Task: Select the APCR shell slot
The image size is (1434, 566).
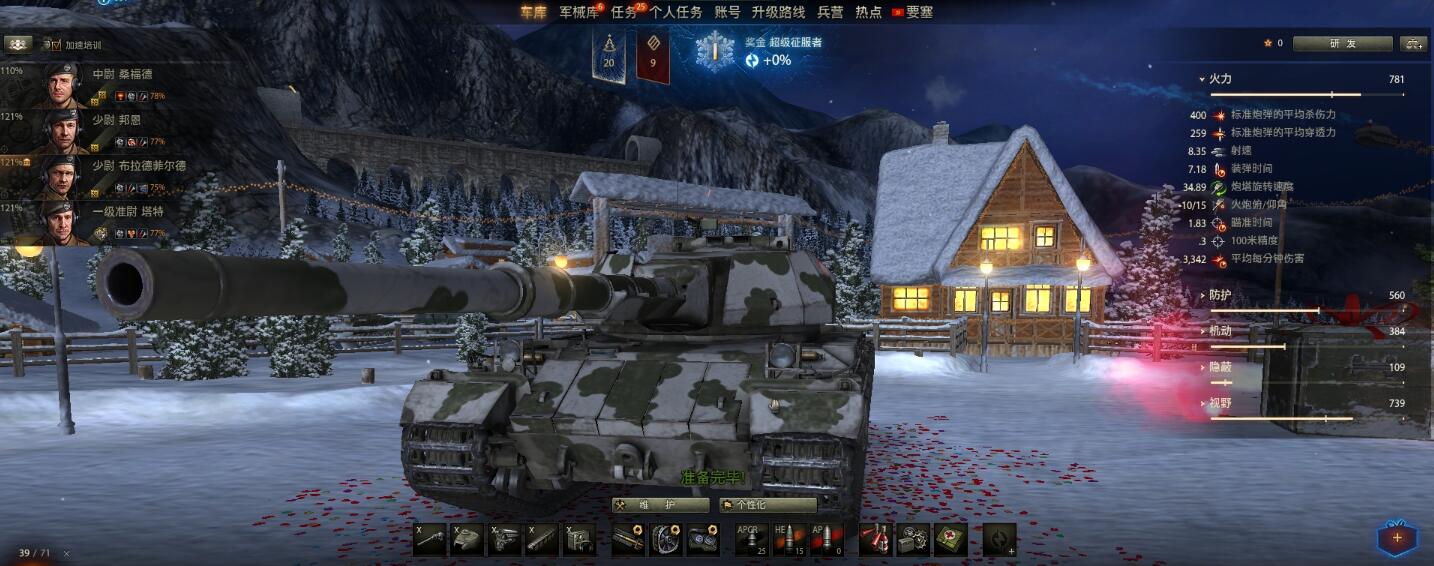Action: (x=752, y=539)
